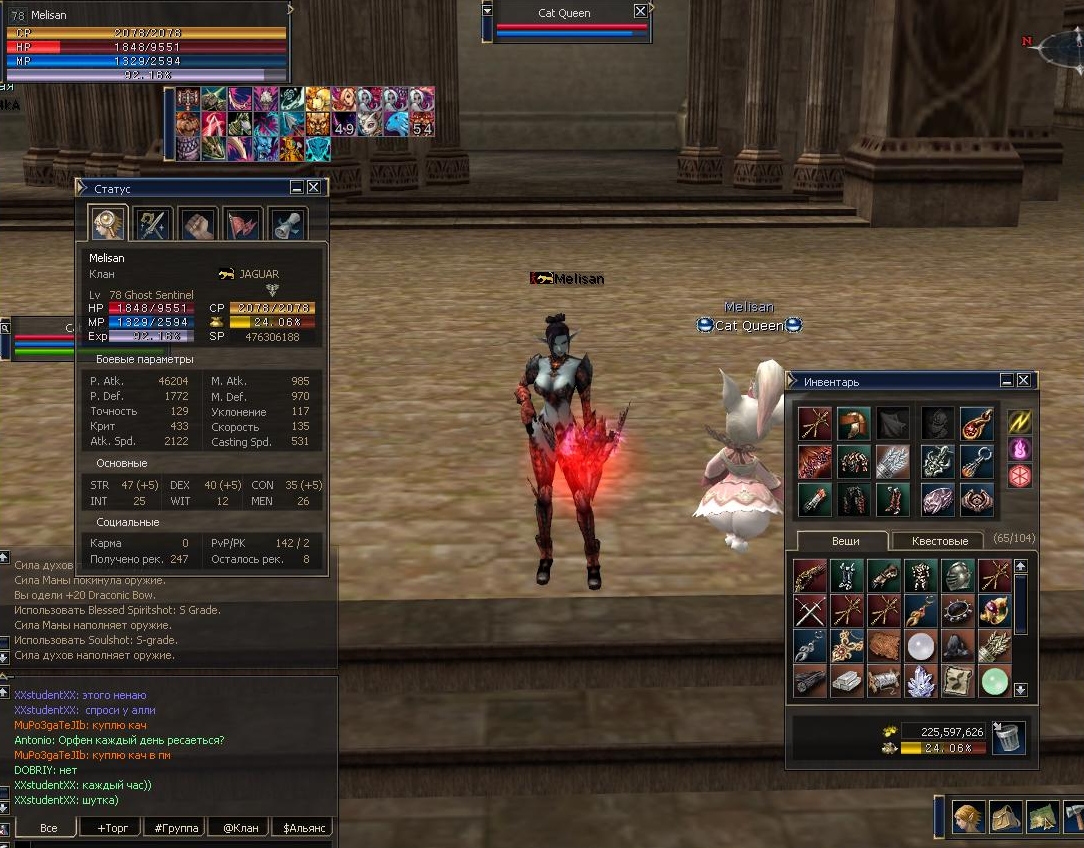Open inventory with the bag menu icon
The image size is (1084, 848).
(1005, 817)
